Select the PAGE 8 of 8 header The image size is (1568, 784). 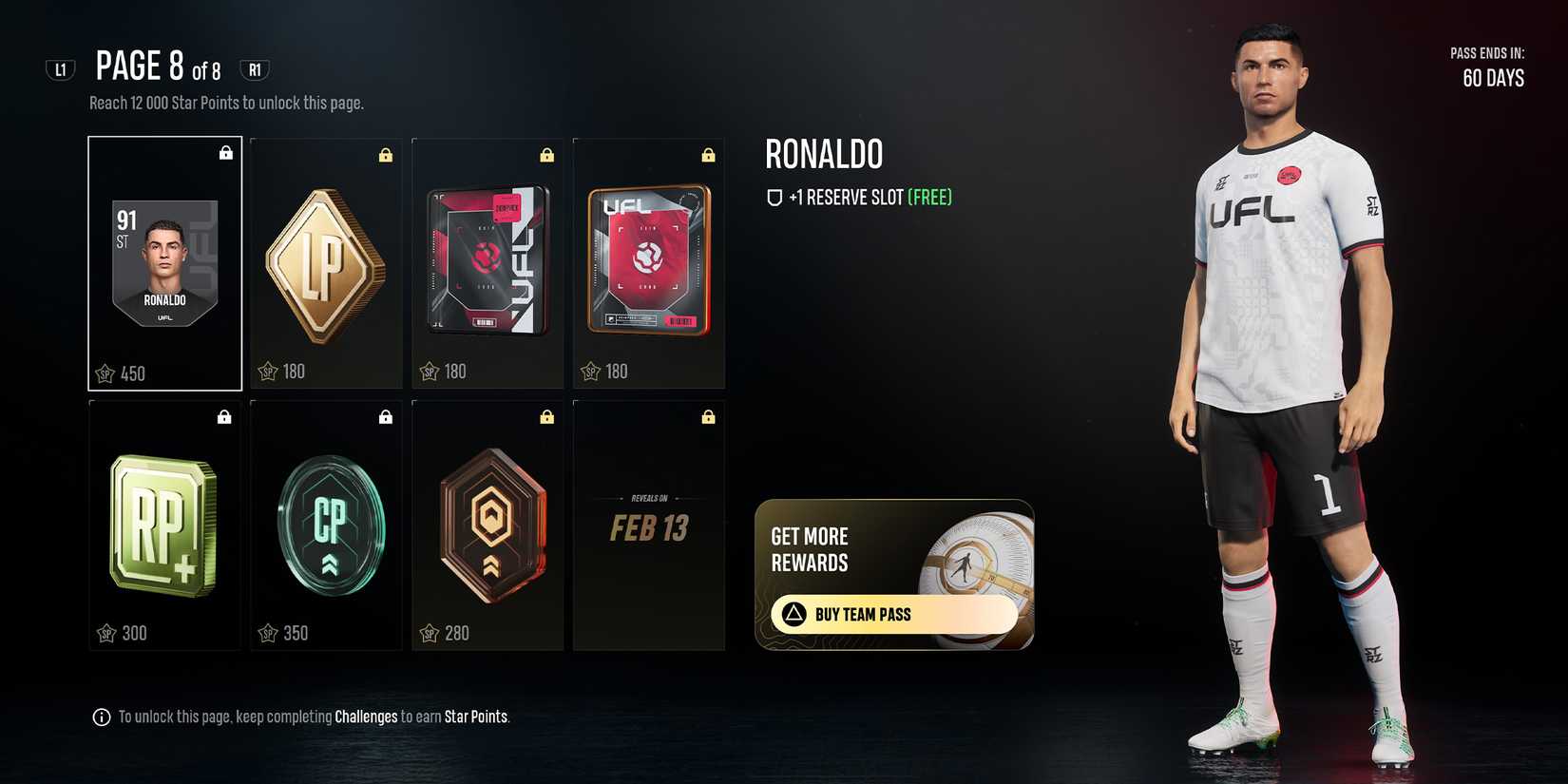[x=157, y=67]
